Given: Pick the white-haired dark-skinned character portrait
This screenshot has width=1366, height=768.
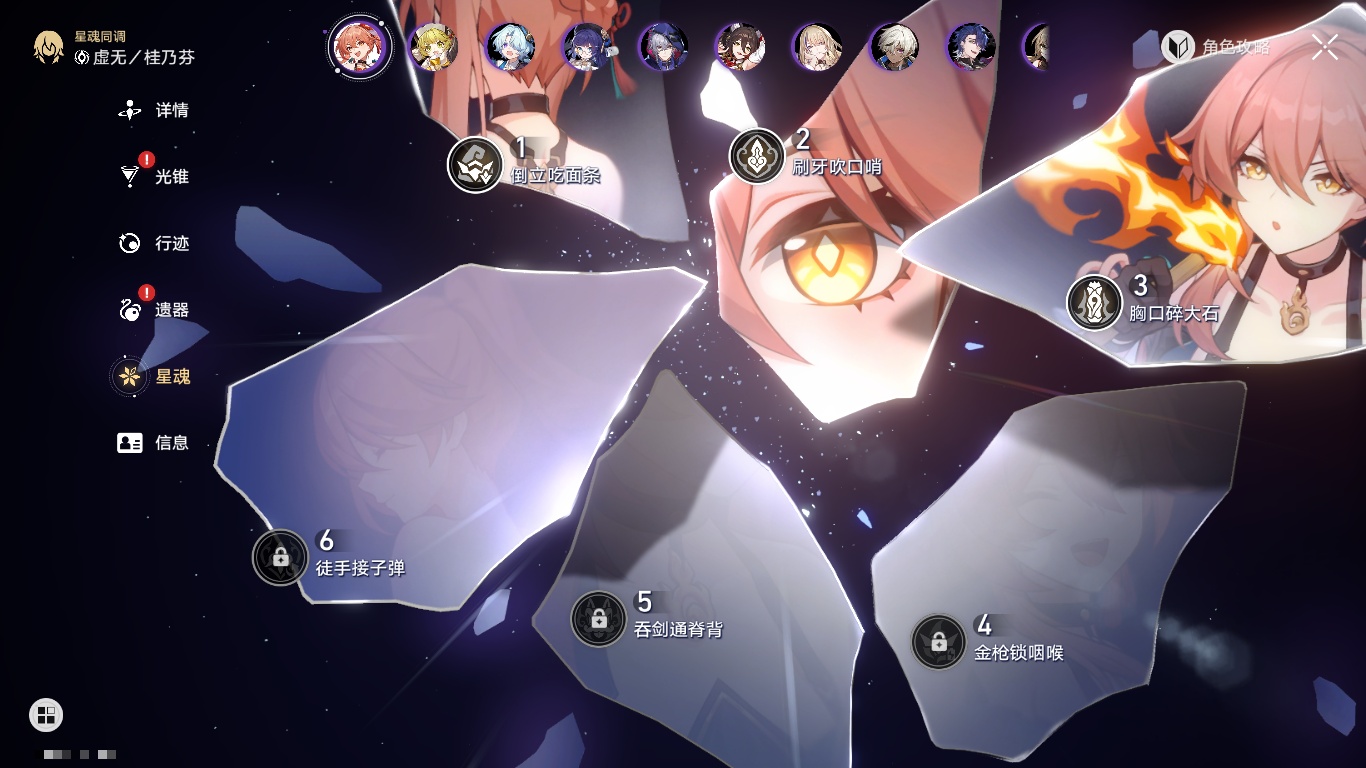Looking at the screenshot, I should coord(894,47).
